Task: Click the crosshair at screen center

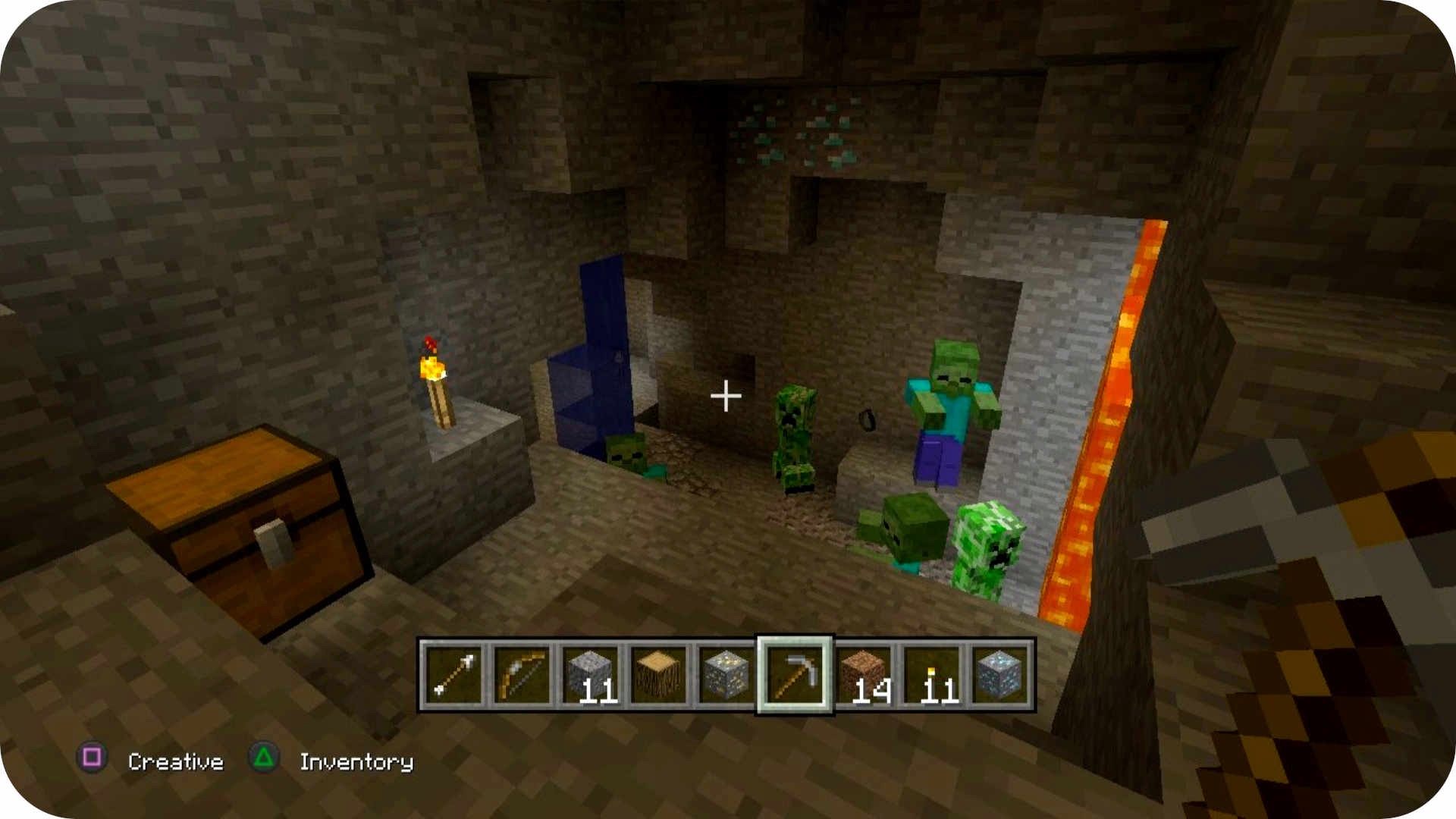Action: coord(727,395)
